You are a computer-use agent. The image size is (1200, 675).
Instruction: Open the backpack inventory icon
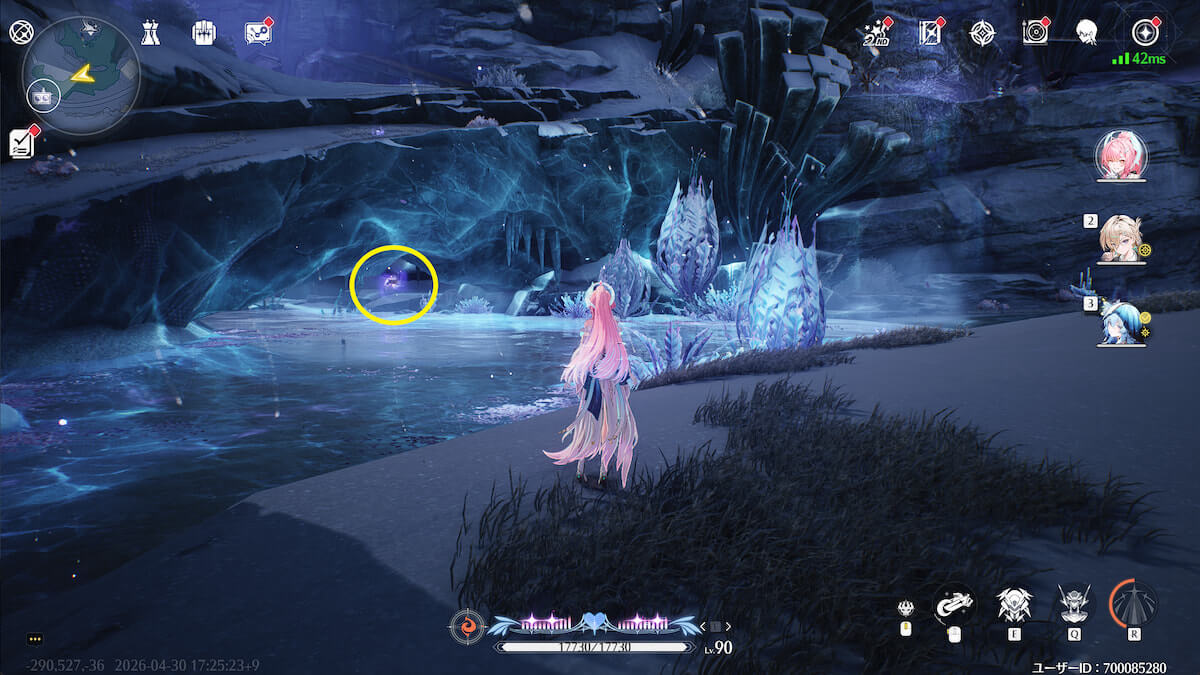click(x=204, y=32)
